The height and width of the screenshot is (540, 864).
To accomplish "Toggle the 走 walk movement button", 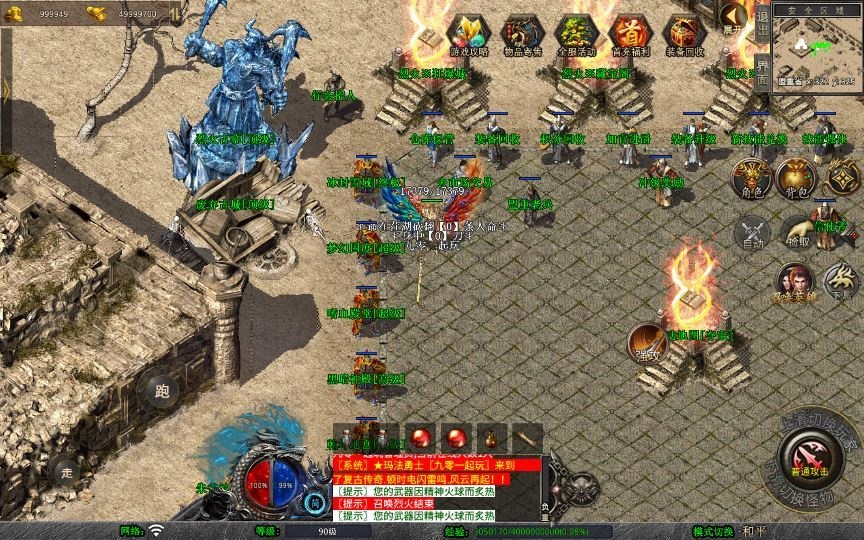I will click(x=67, y=470).
